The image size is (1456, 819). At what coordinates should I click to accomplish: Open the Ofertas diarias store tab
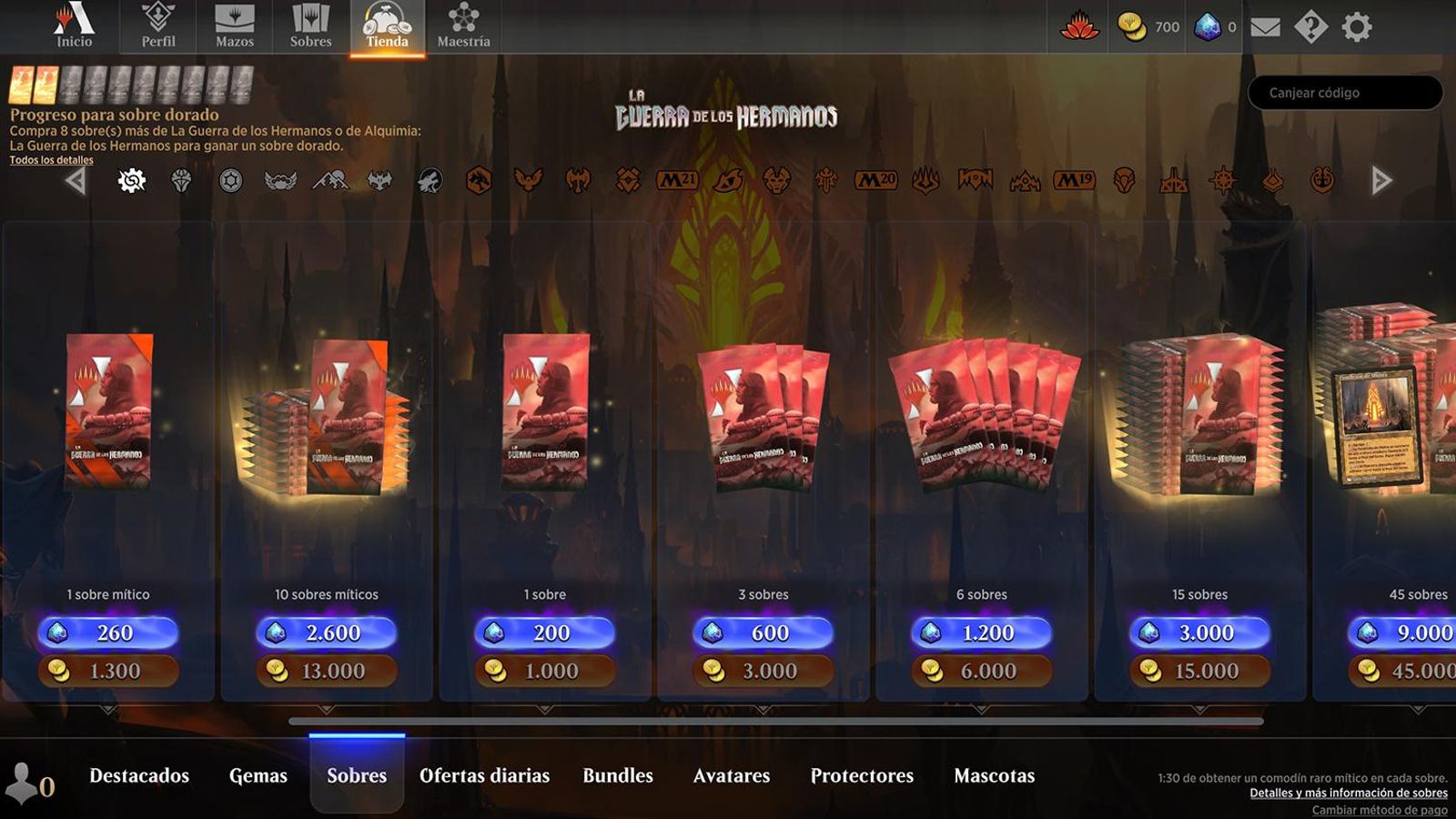click(x=486, y=775)
